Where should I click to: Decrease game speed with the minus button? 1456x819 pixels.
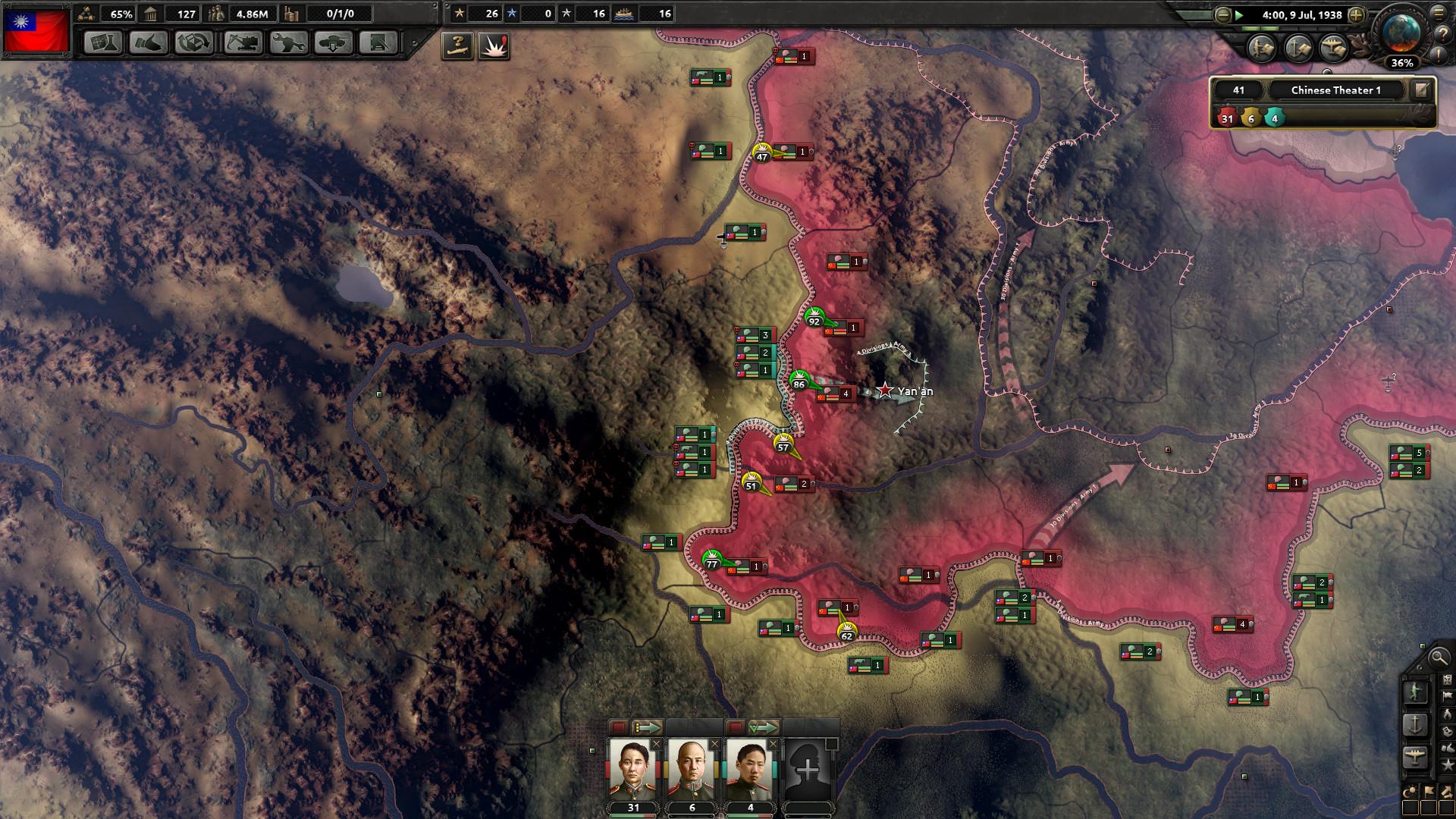[1222, 15]
